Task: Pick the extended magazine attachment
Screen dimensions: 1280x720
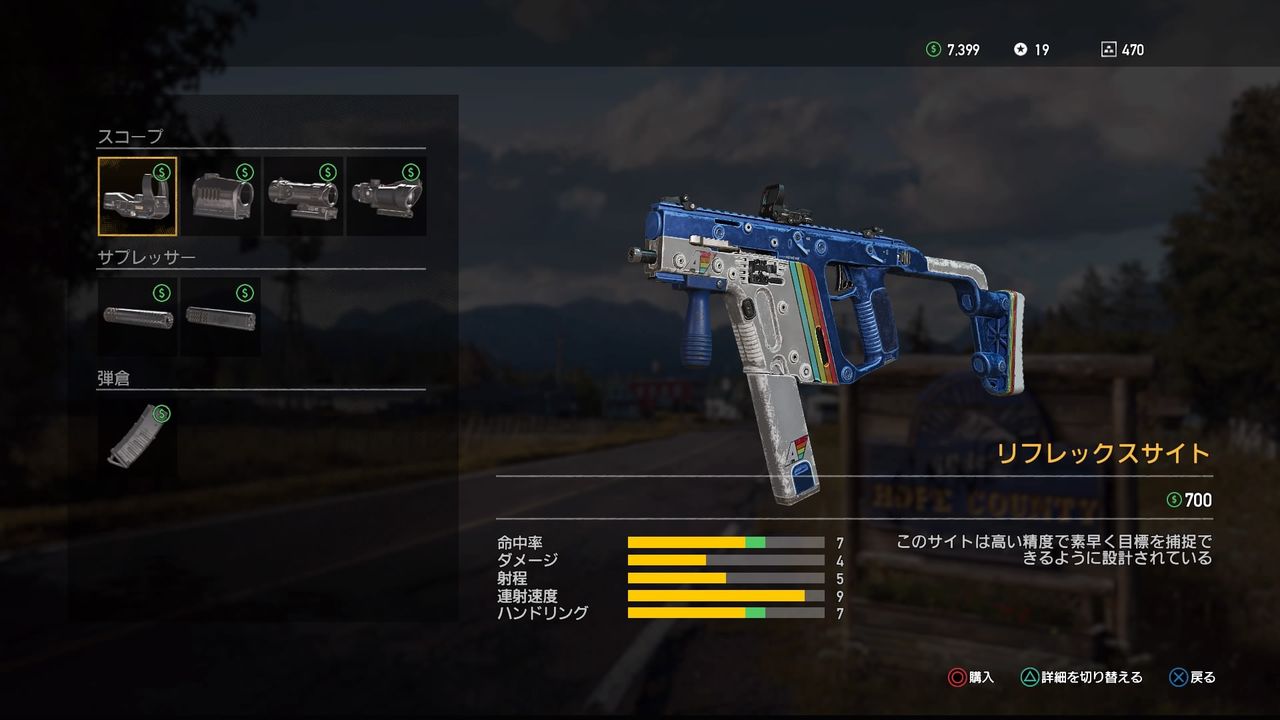Action: point(138,438)
